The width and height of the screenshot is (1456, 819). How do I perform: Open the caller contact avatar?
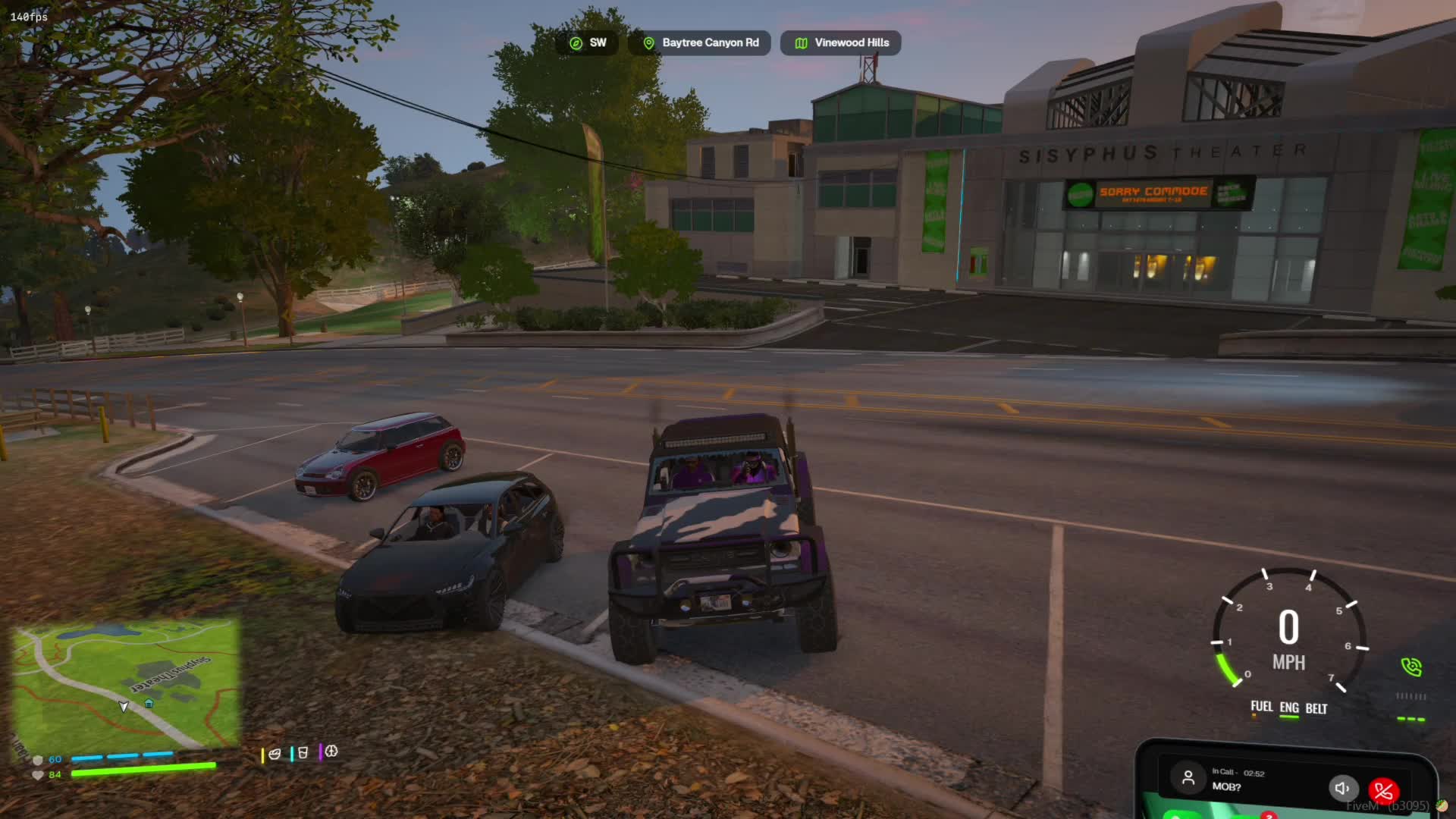1188,778
